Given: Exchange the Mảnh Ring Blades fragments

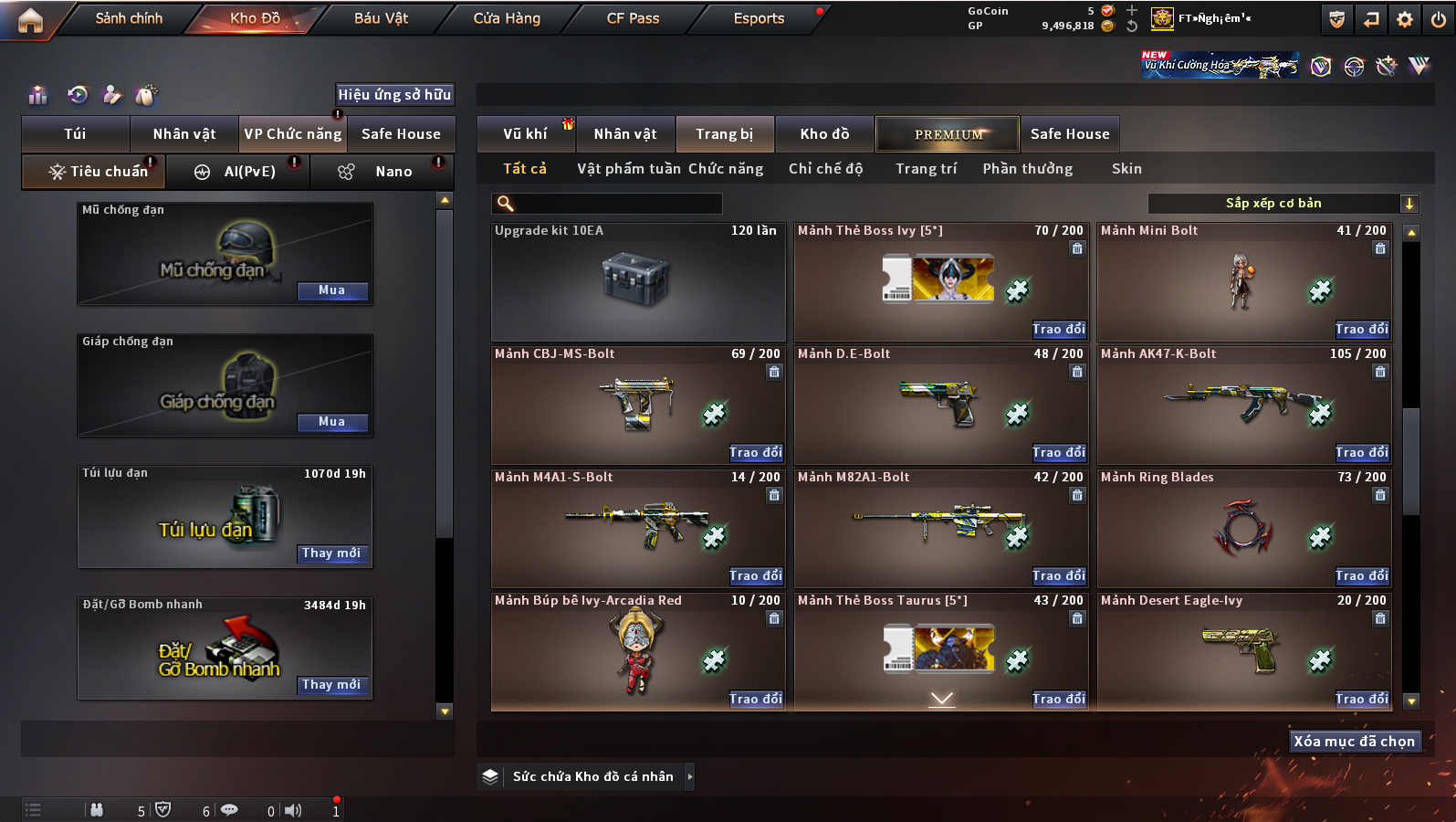Looking at the screenshot, I should 1361,575.
